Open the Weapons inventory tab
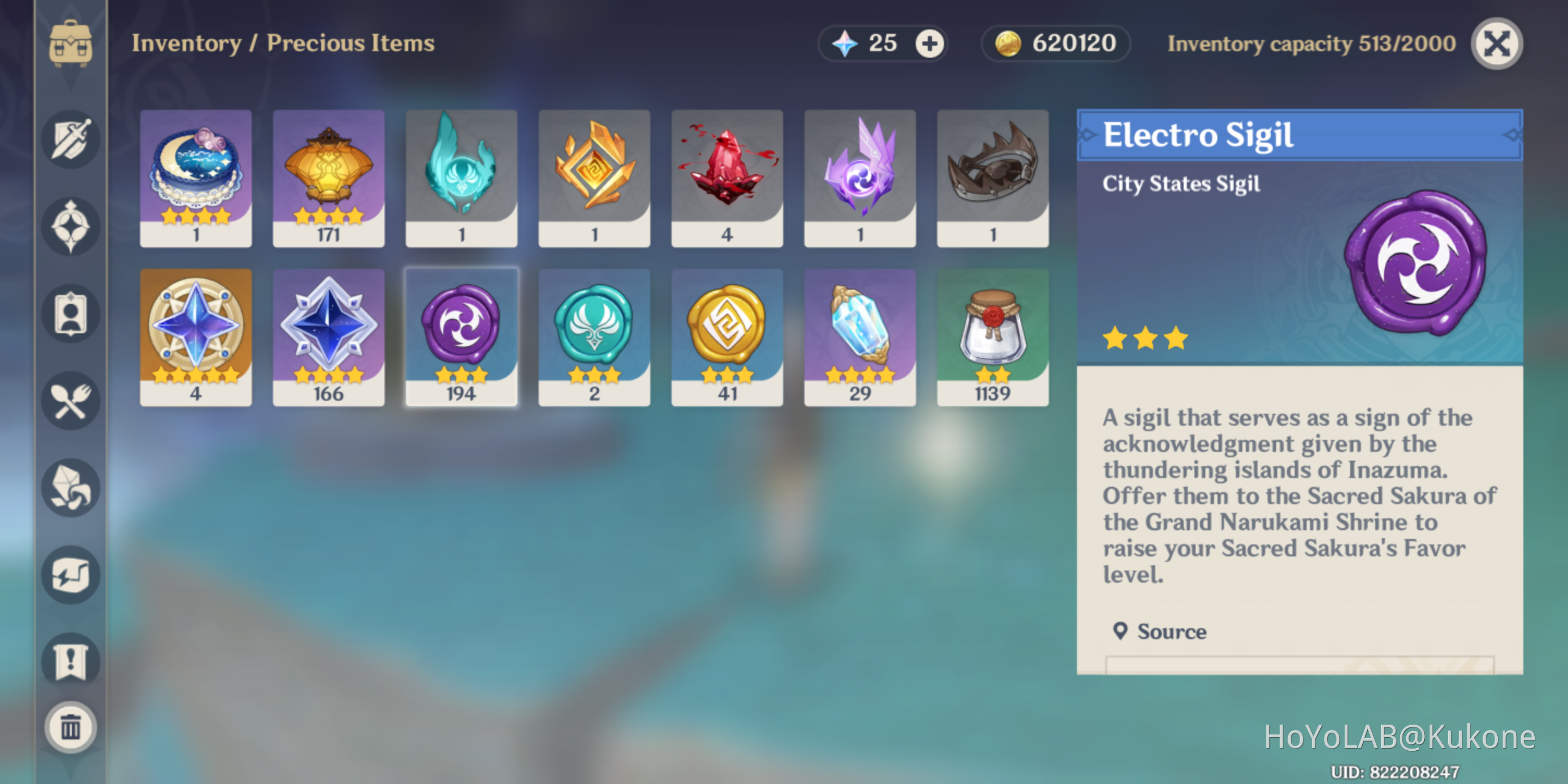 tap(70, 139)
